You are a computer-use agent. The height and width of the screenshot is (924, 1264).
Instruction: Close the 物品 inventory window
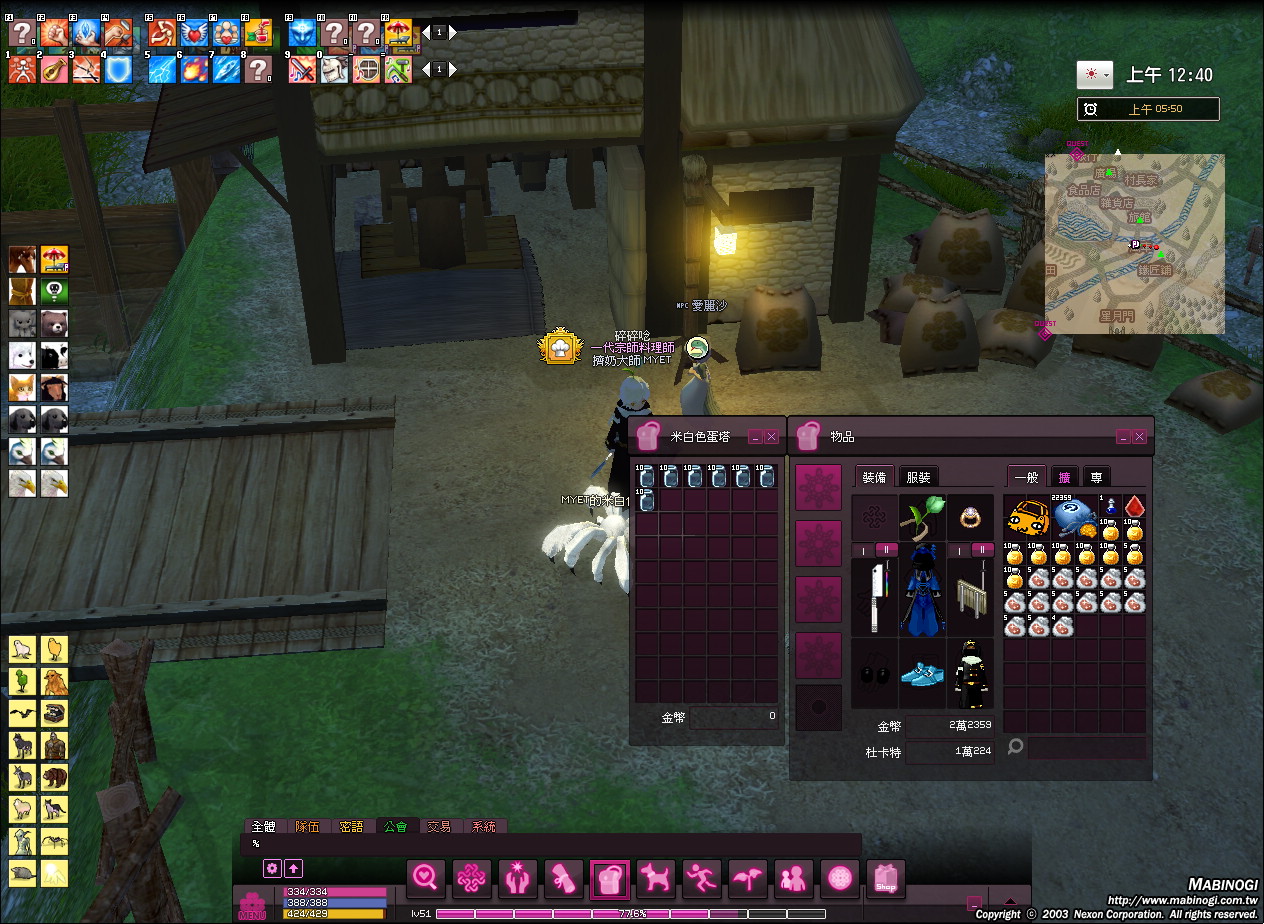(1139, 437)
